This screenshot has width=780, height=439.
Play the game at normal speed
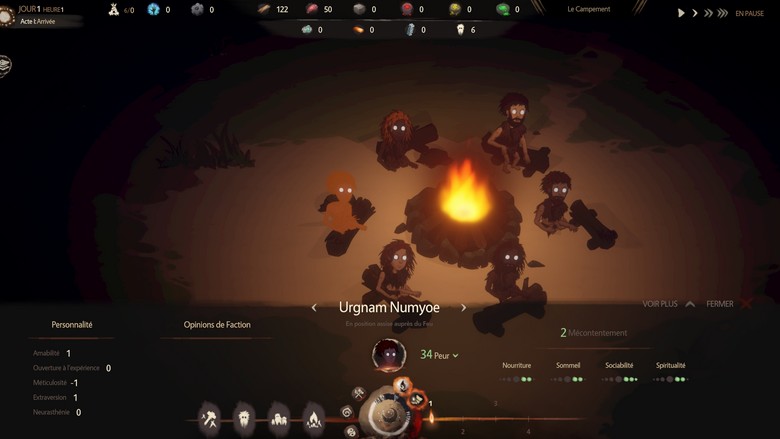[x=682, y=13]
